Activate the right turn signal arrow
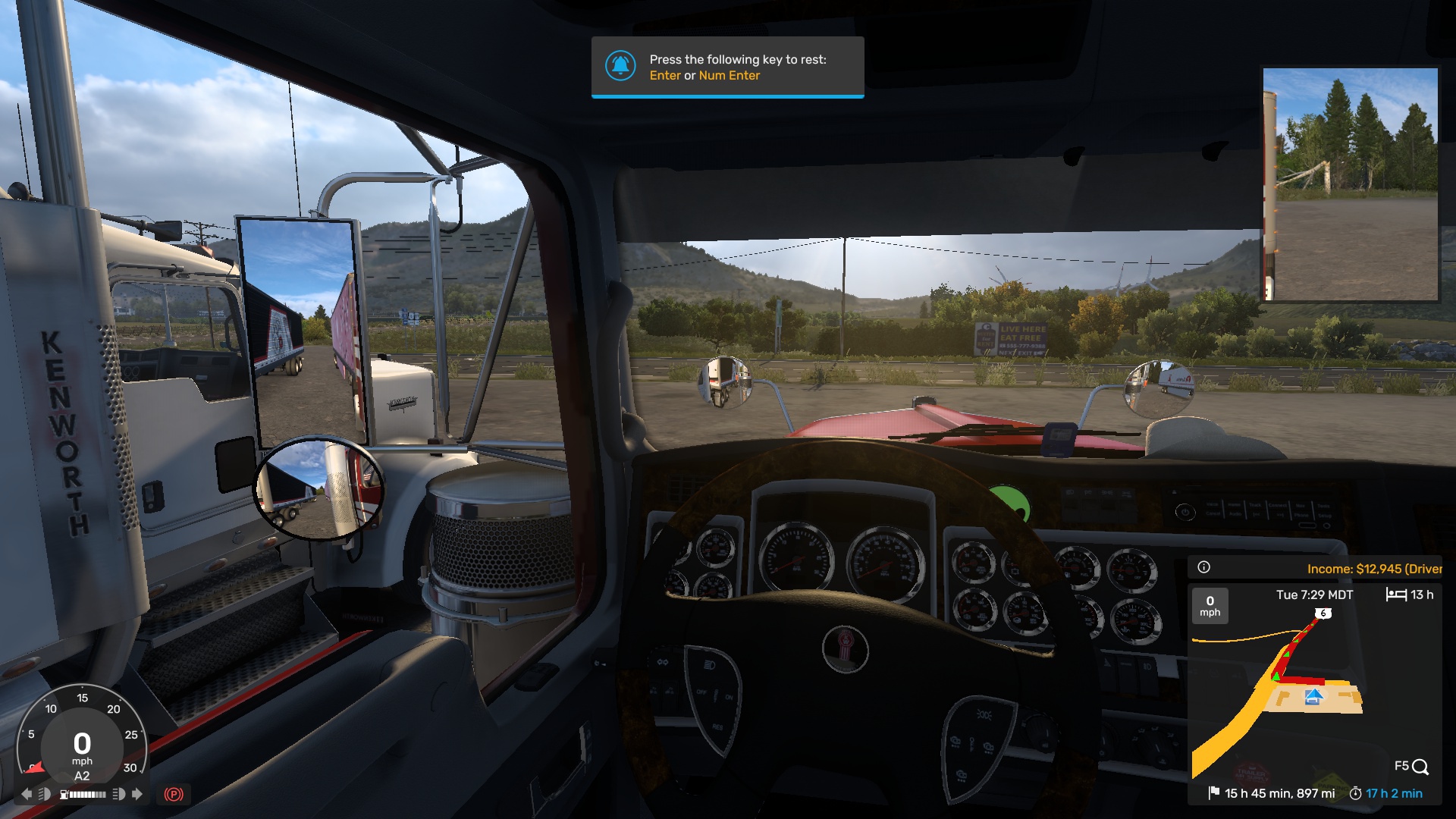This screenshot has height=819, width=1456. click(x=137, y=794)
